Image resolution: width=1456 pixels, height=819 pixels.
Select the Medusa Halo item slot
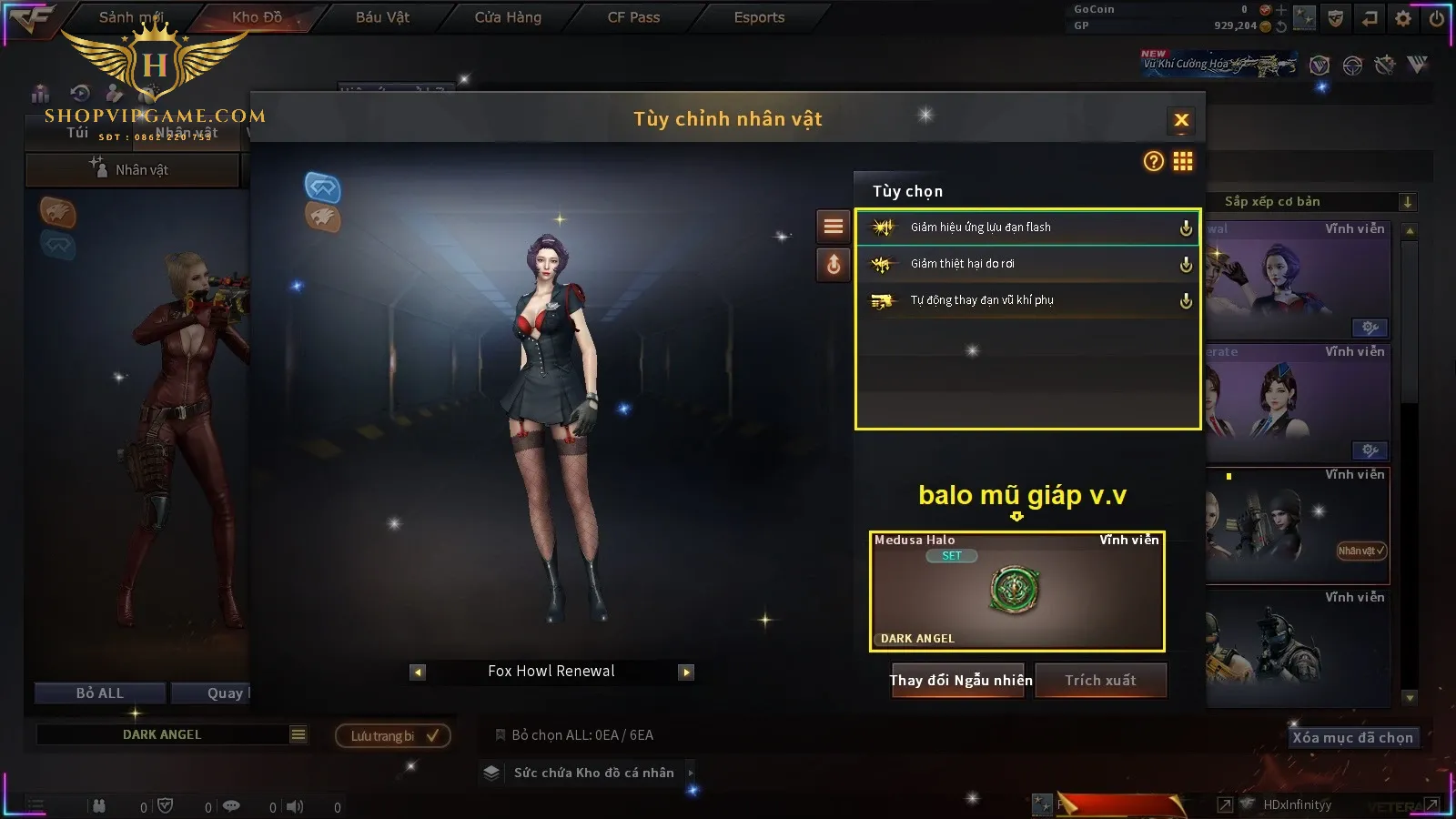click(x=1016, y=591)
